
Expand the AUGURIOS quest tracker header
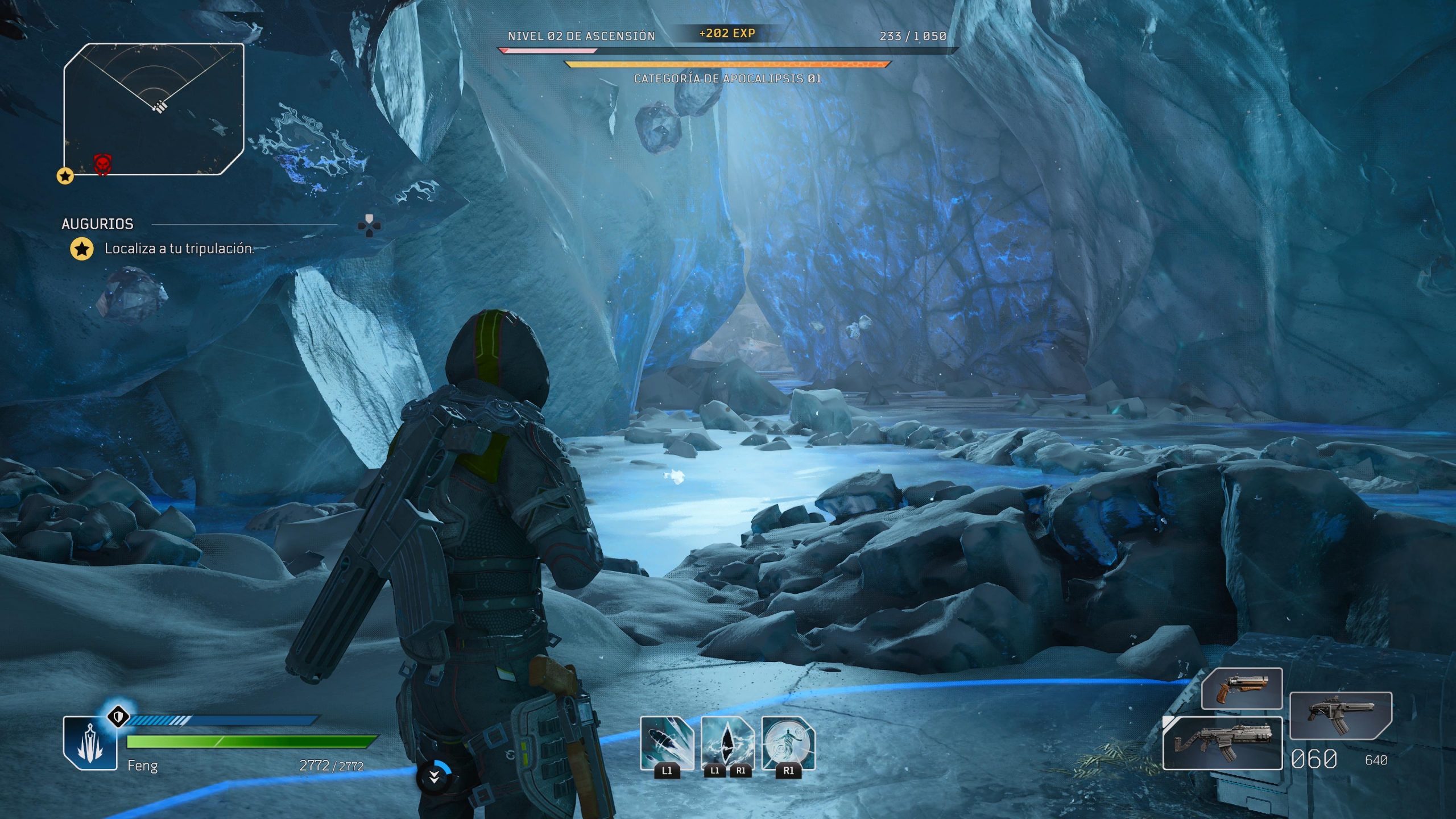(97, 224)
